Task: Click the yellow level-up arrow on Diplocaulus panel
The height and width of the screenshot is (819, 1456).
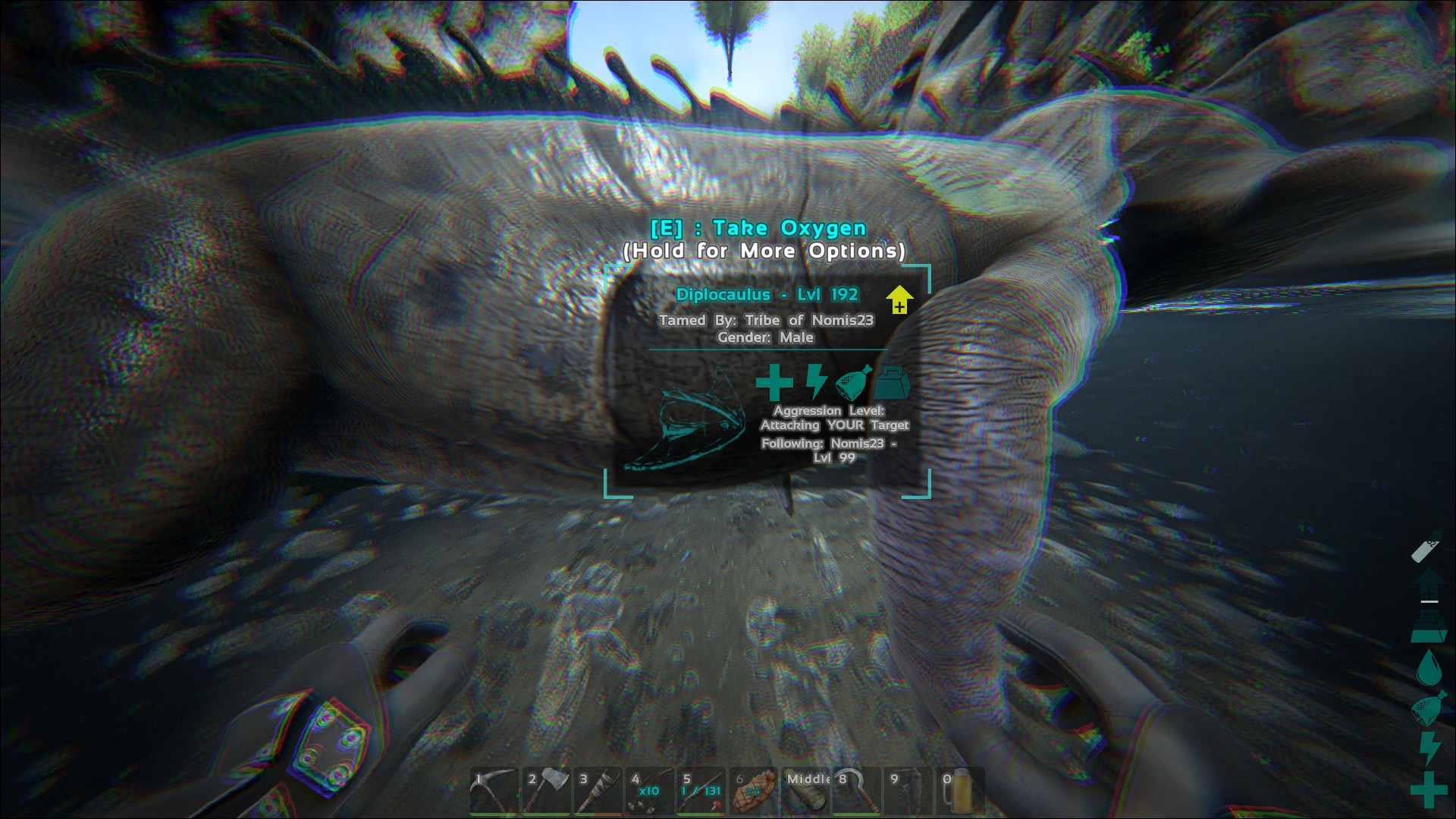Action: [x=899, y=300]
